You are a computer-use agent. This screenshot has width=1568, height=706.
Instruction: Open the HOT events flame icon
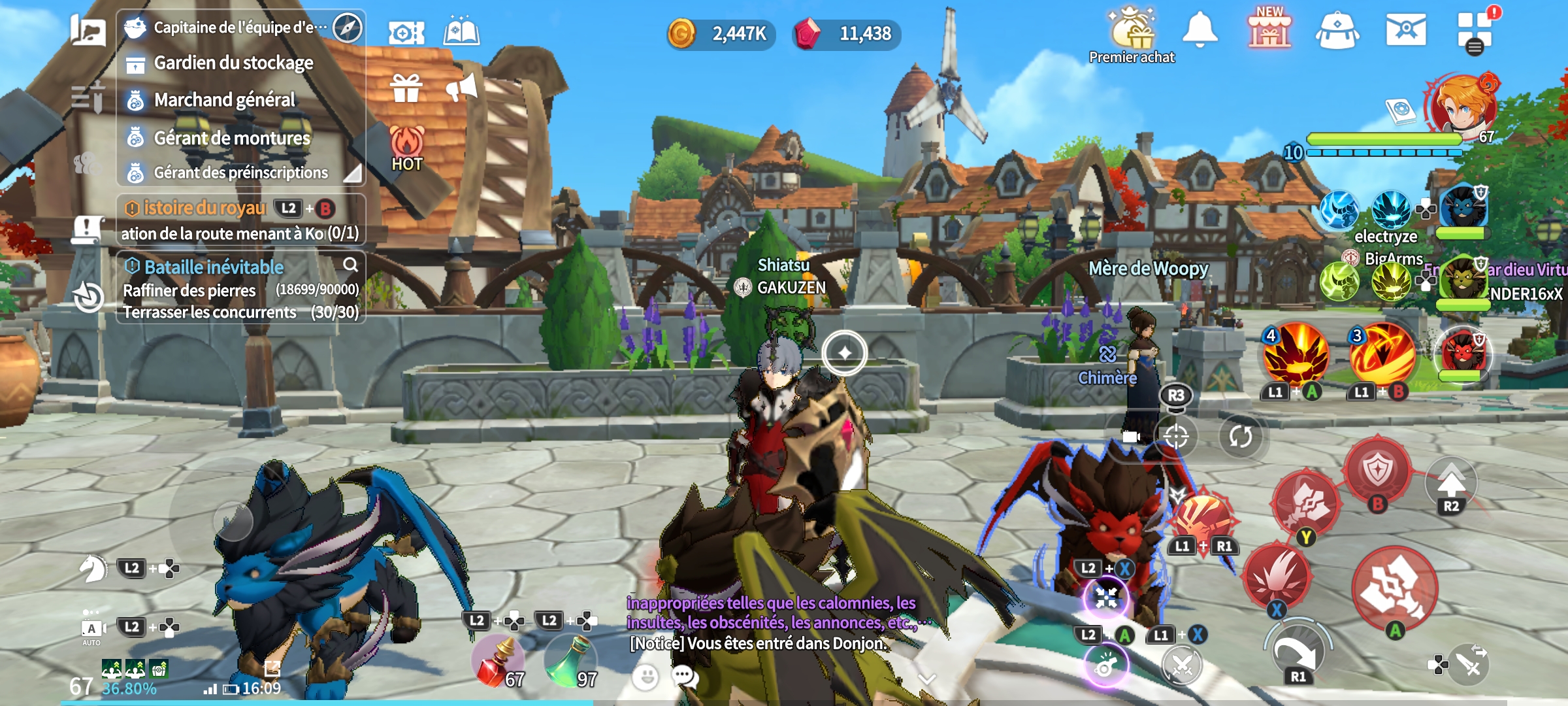tap(406, 148)
